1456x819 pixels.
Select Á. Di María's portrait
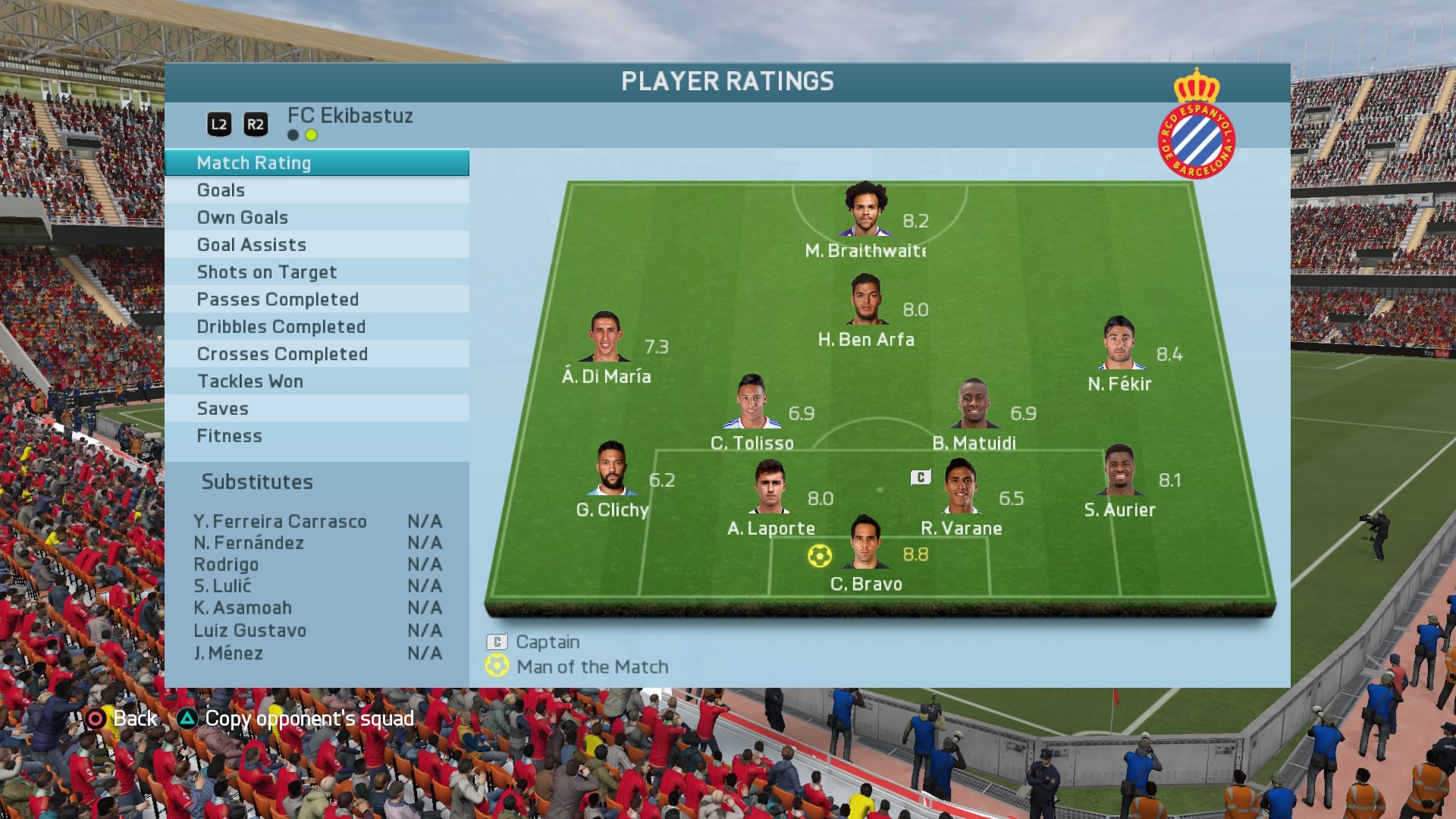click(x=605, y=336)
